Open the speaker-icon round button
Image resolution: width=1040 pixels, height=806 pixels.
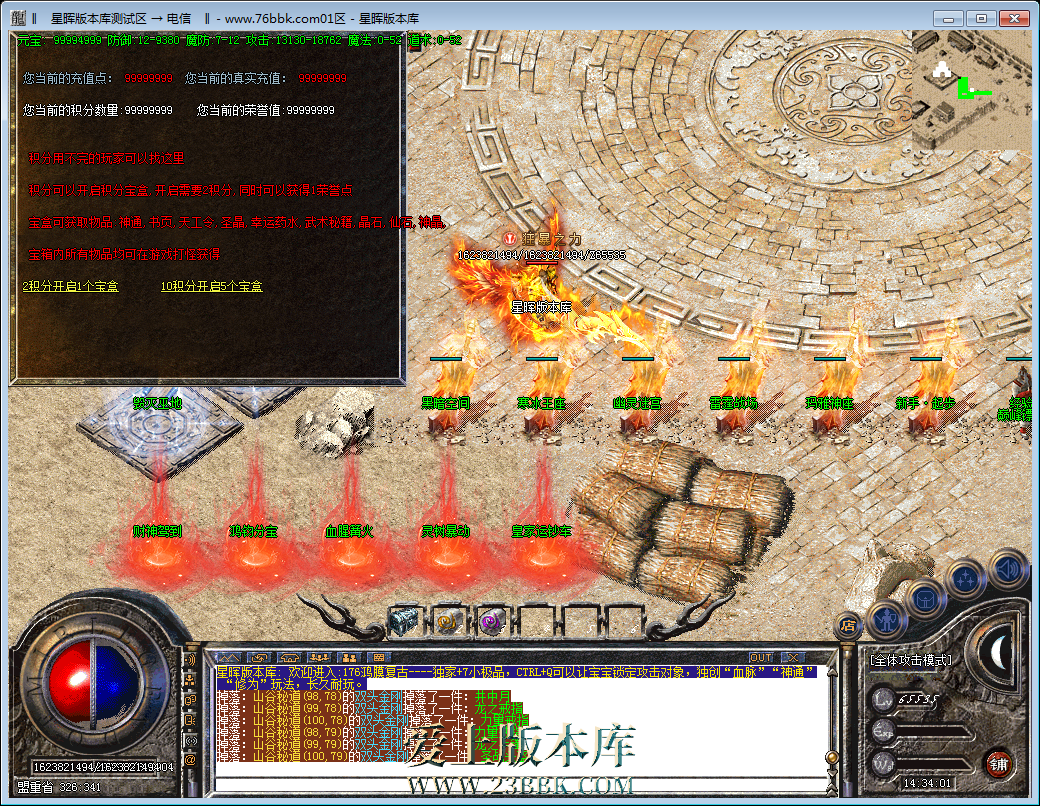(1008, 569)
